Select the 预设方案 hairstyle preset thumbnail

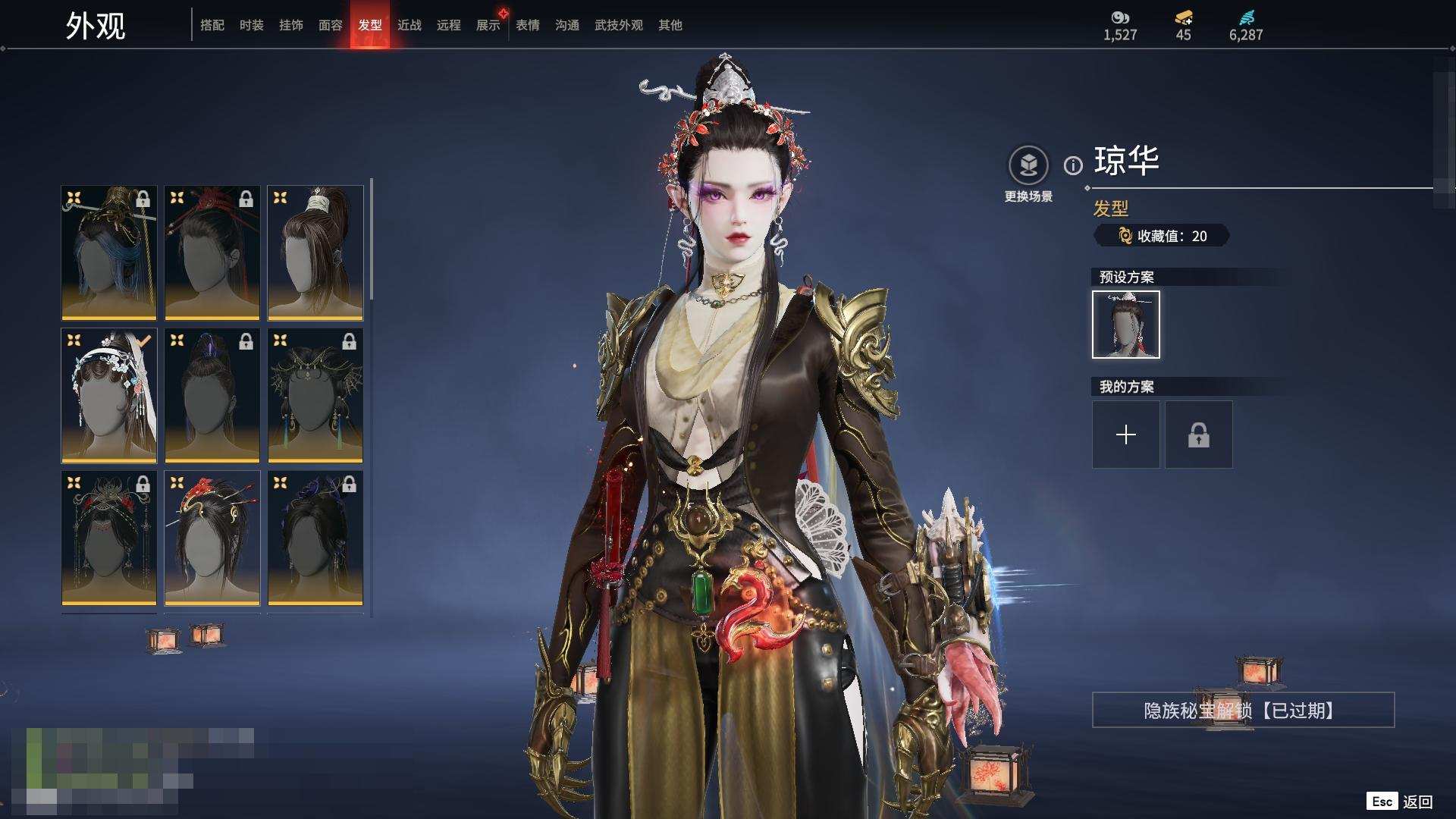point(1125,325)
